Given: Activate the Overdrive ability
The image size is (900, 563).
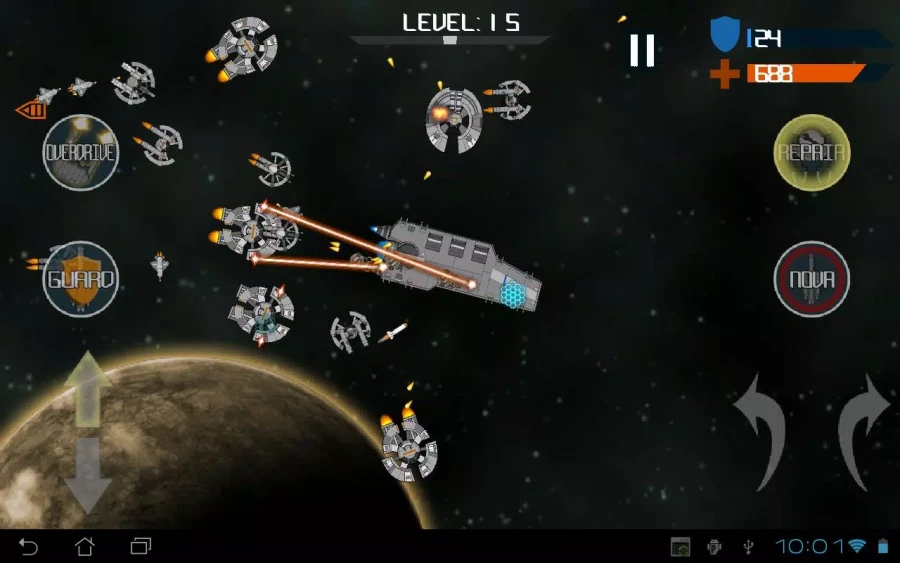Looking at the screenshot, I should pyautogui.click(x=81, y=153).
